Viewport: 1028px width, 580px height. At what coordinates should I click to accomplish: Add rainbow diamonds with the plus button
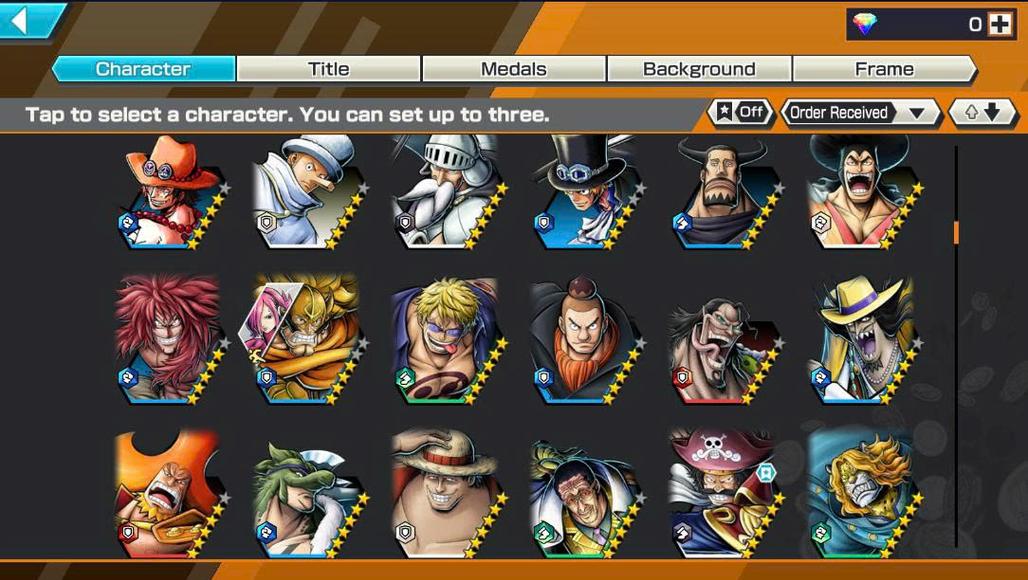999,25
